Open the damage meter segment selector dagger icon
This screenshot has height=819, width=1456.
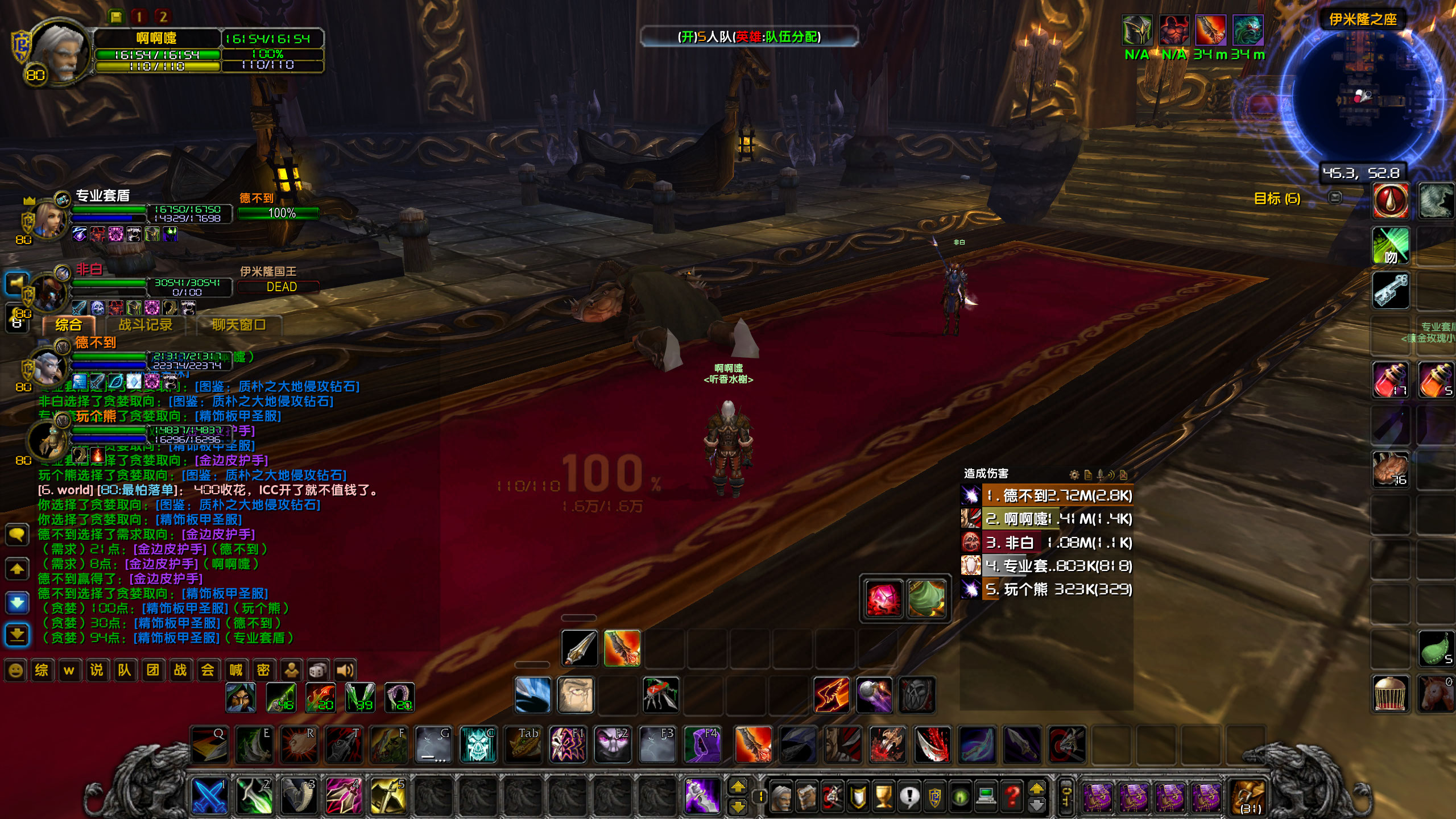click(x=1099, y=474)
